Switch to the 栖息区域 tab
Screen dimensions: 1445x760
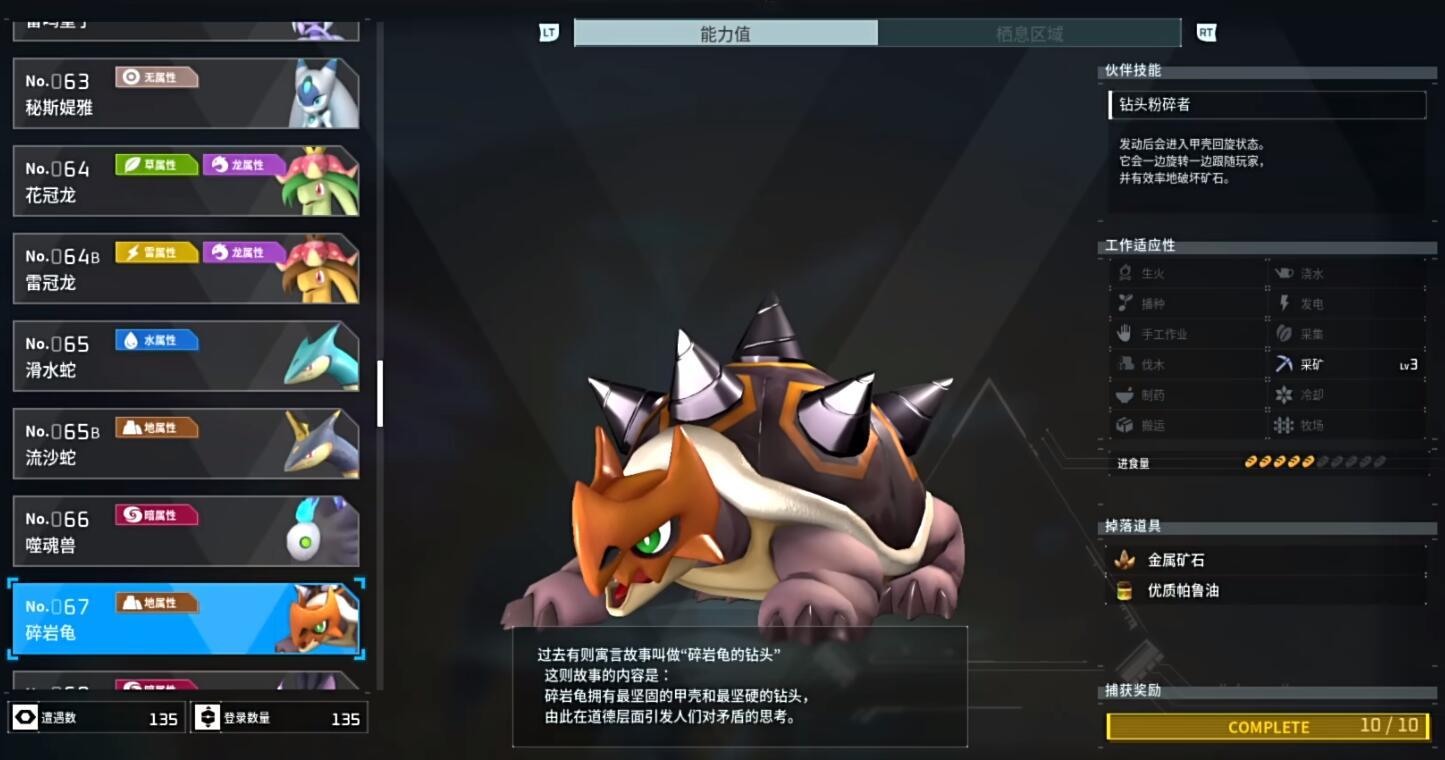(x=1028, y=33)
